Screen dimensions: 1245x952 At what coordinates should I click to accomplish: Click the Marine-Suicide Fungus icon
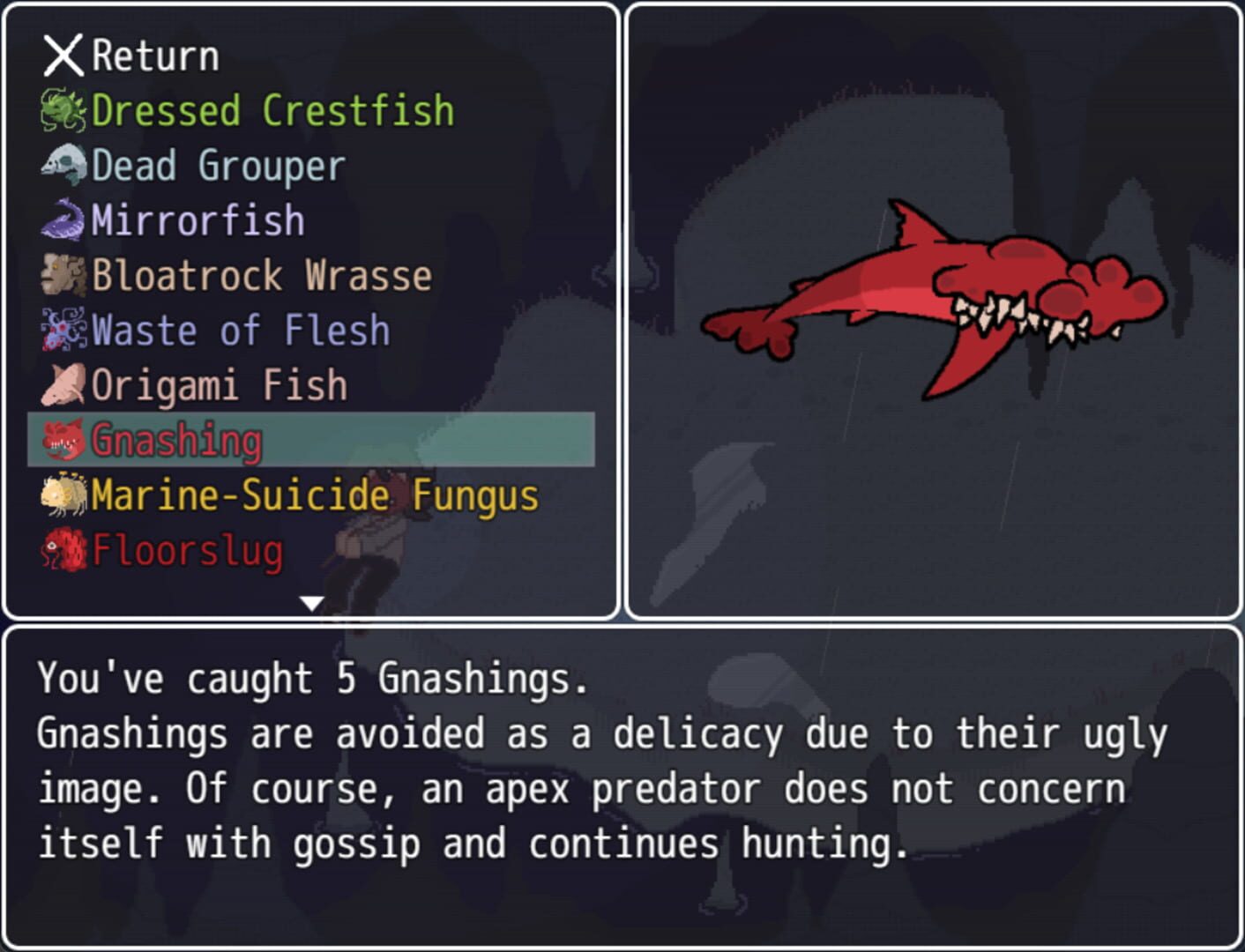(x=62, y=495)
